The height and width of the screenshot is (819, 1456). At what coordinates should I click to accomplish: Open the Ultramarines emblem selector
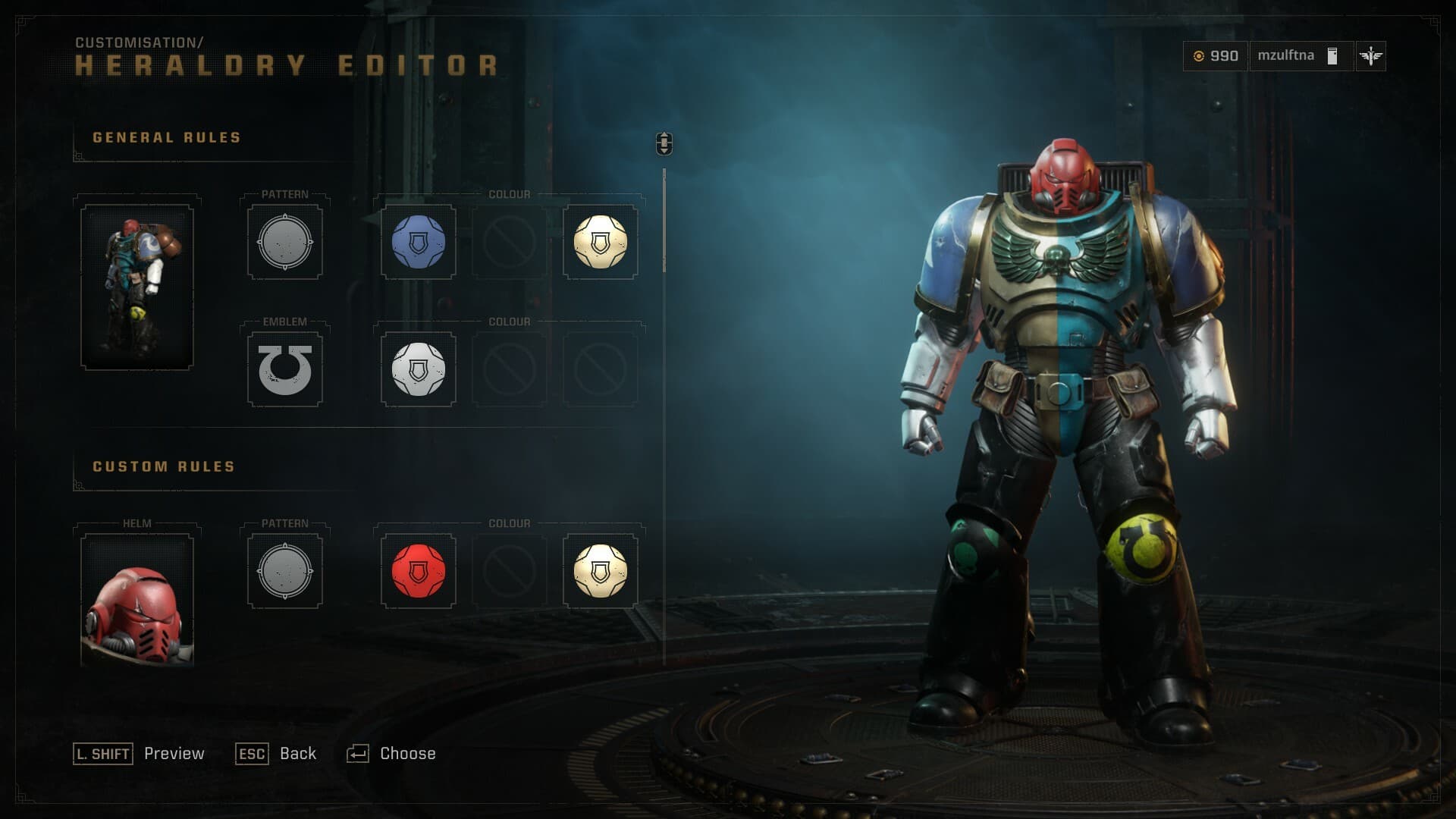coord(285,370)
